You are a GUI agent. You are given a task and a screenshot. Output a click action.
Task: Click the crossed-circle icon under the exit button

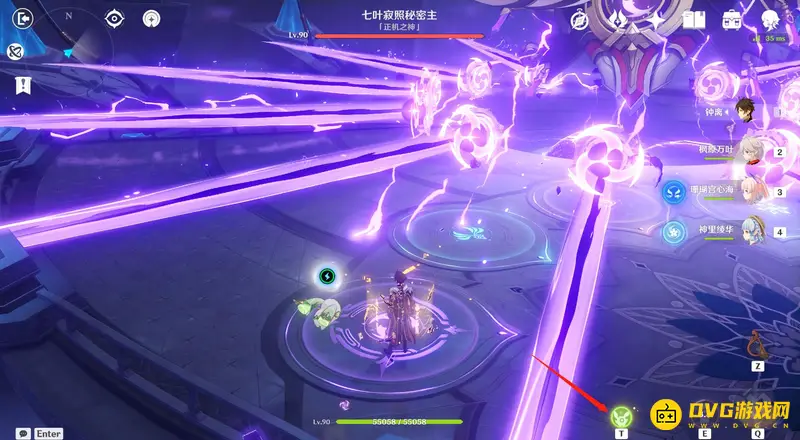[17, 51]
